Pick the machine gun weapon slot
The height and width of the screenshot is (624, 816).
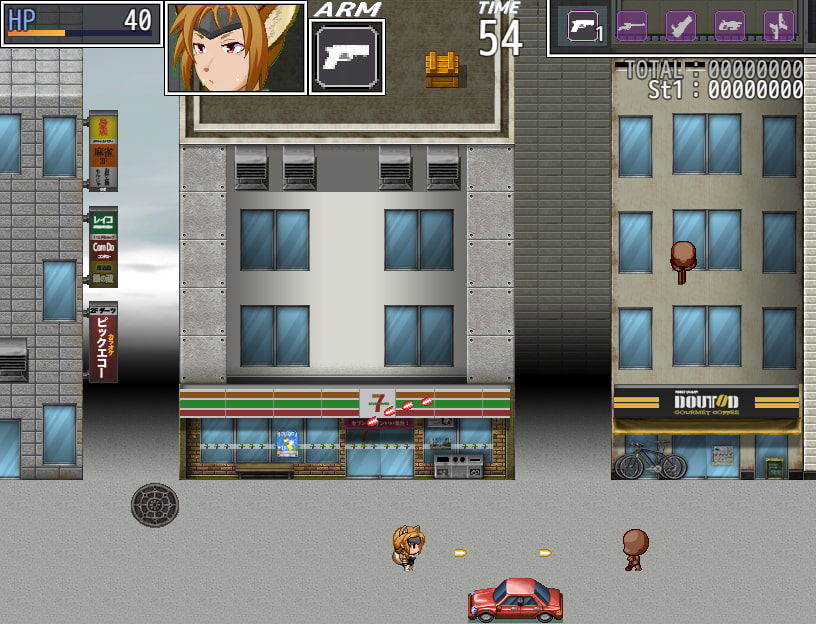click(729, 26)
